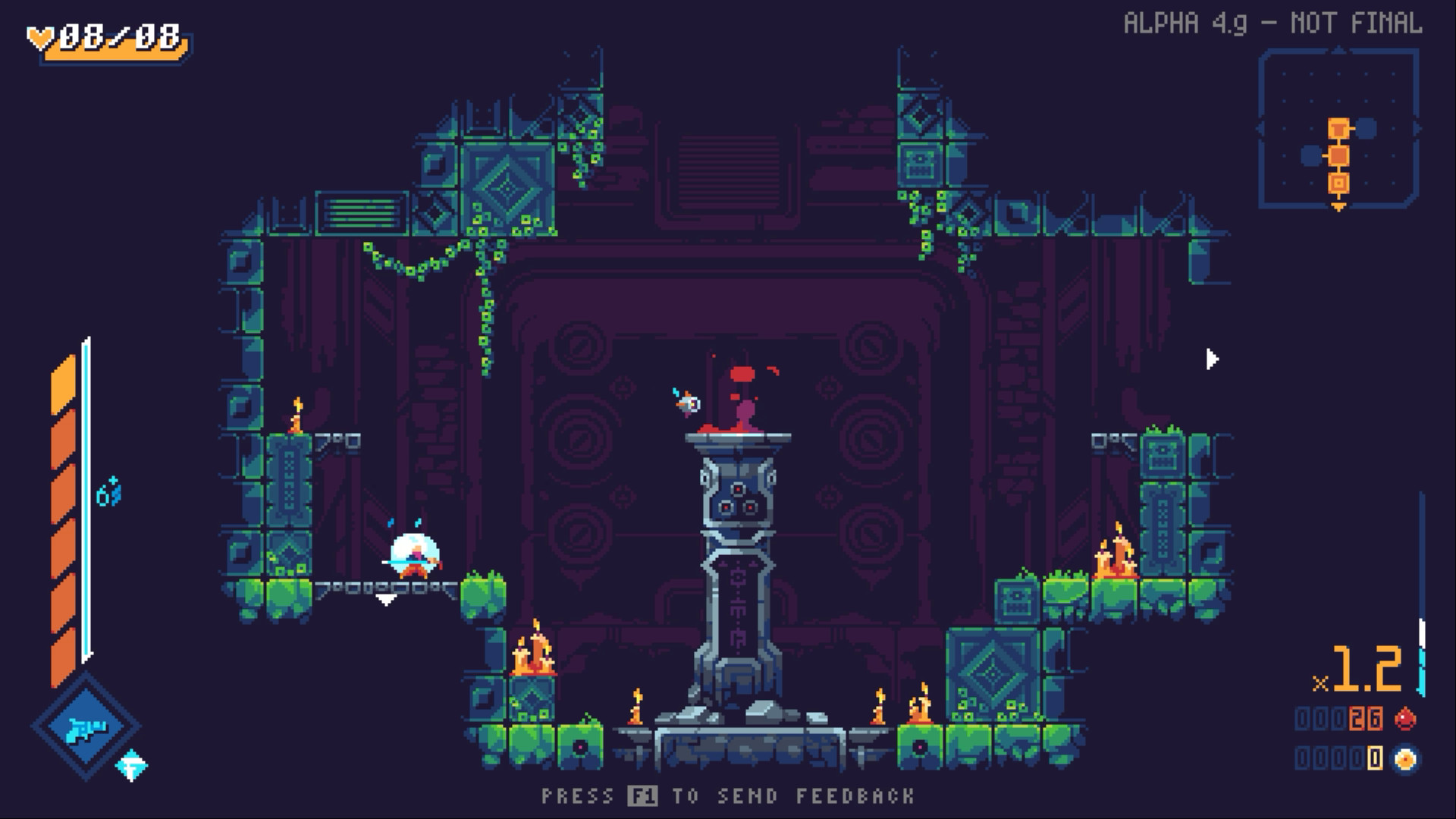The image size is (1456, 819).
Task: Select the pistol weapon icon in the diamond
Action: click(87, 724)
